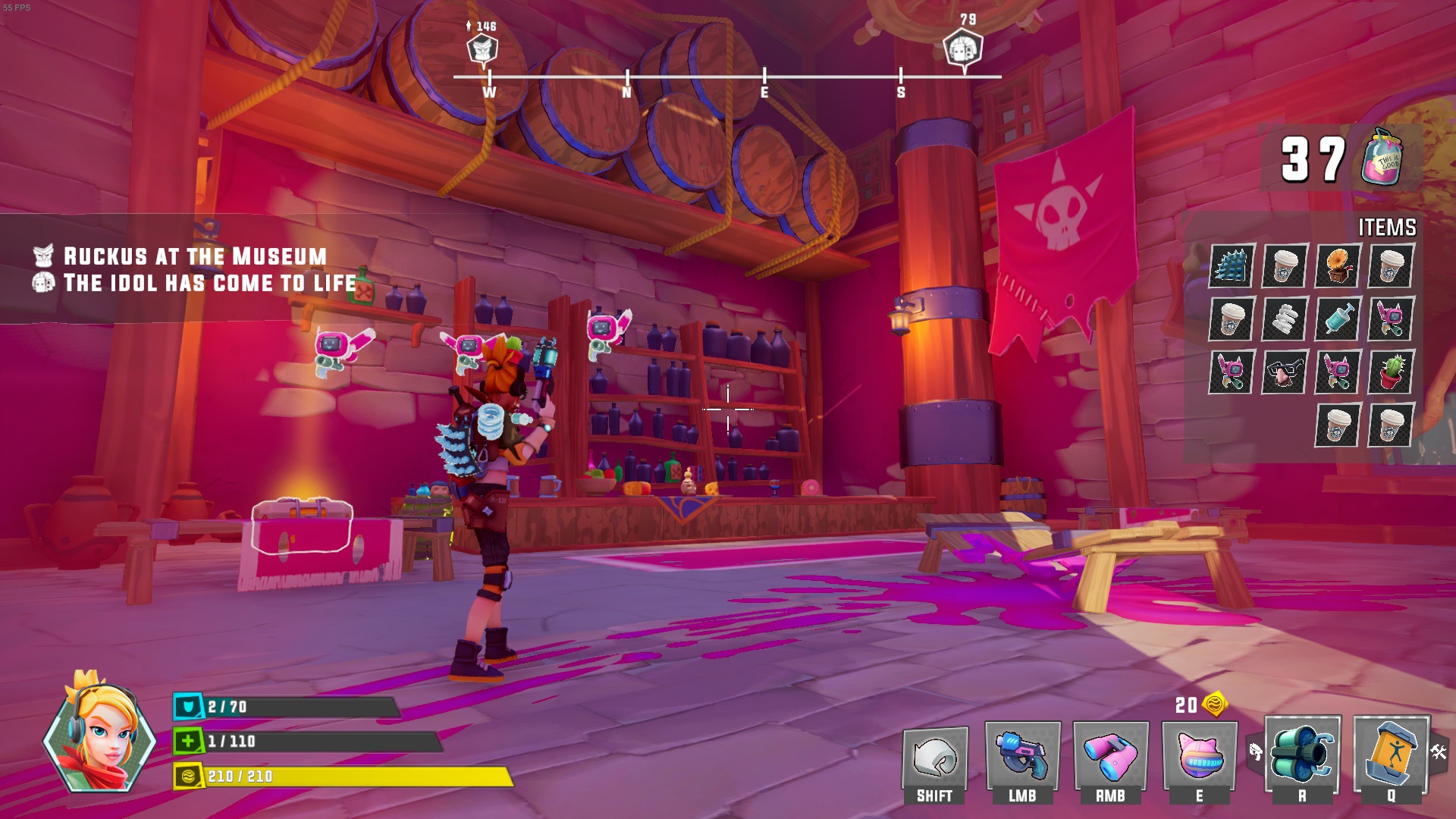Select the teal syringe item
Image resolution: width=1456 pixels, height=819 pixels.
[1338, 319]
